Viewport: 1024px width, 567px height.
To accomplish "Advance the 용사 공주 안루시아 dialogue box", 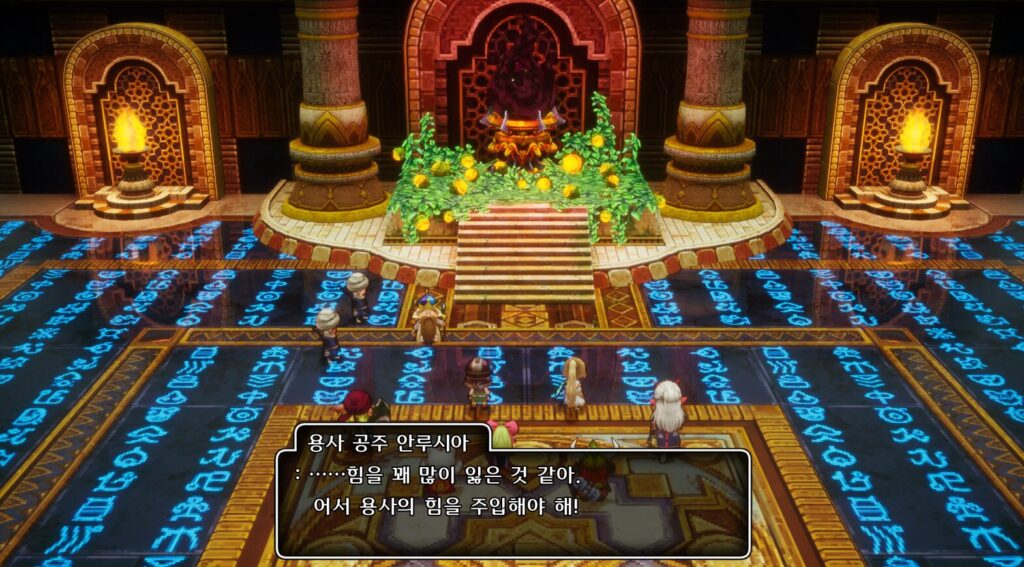I will (512, 500).
